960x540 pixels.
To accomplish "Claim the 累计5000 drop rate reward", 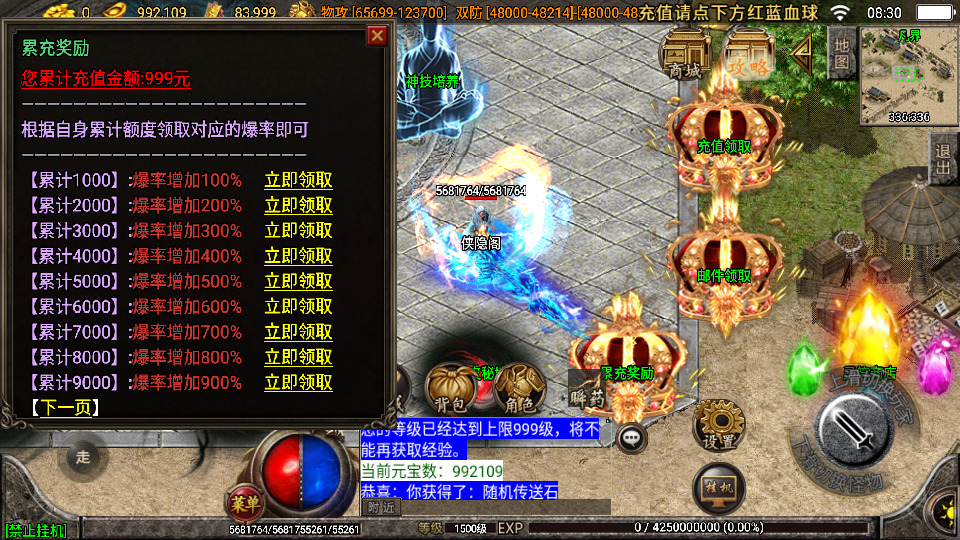I will 298,282.
